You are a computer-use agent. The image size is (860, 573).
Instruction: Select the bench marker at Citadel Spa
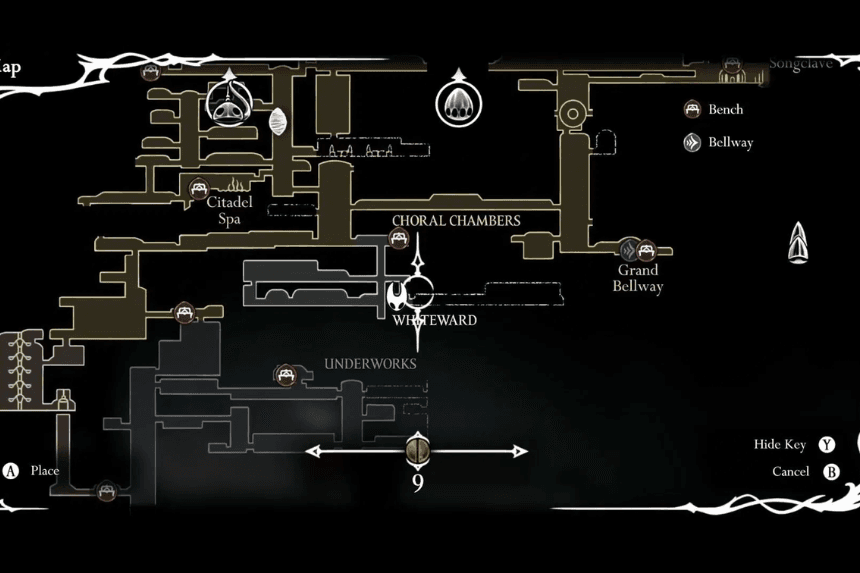coord(198,187)
